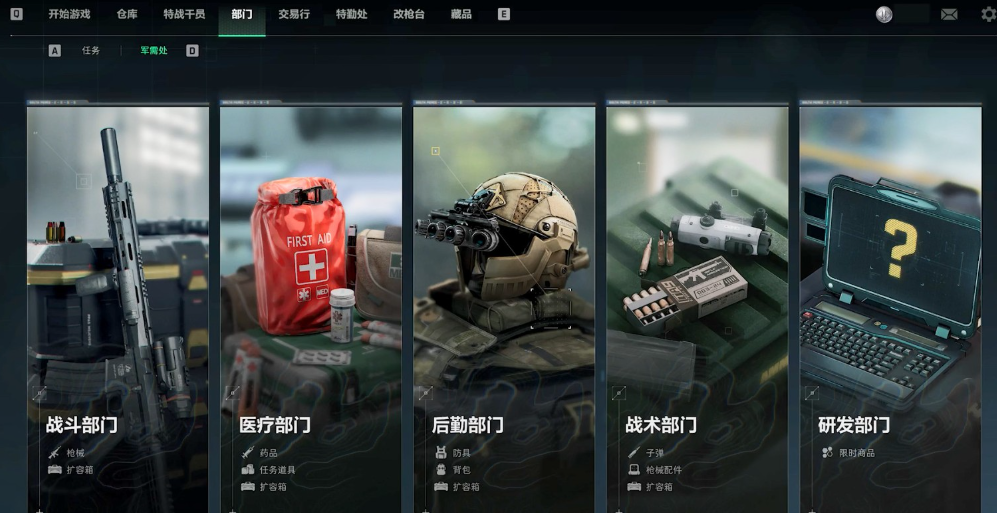Select the 部门 tab

[x=242, y=15]
